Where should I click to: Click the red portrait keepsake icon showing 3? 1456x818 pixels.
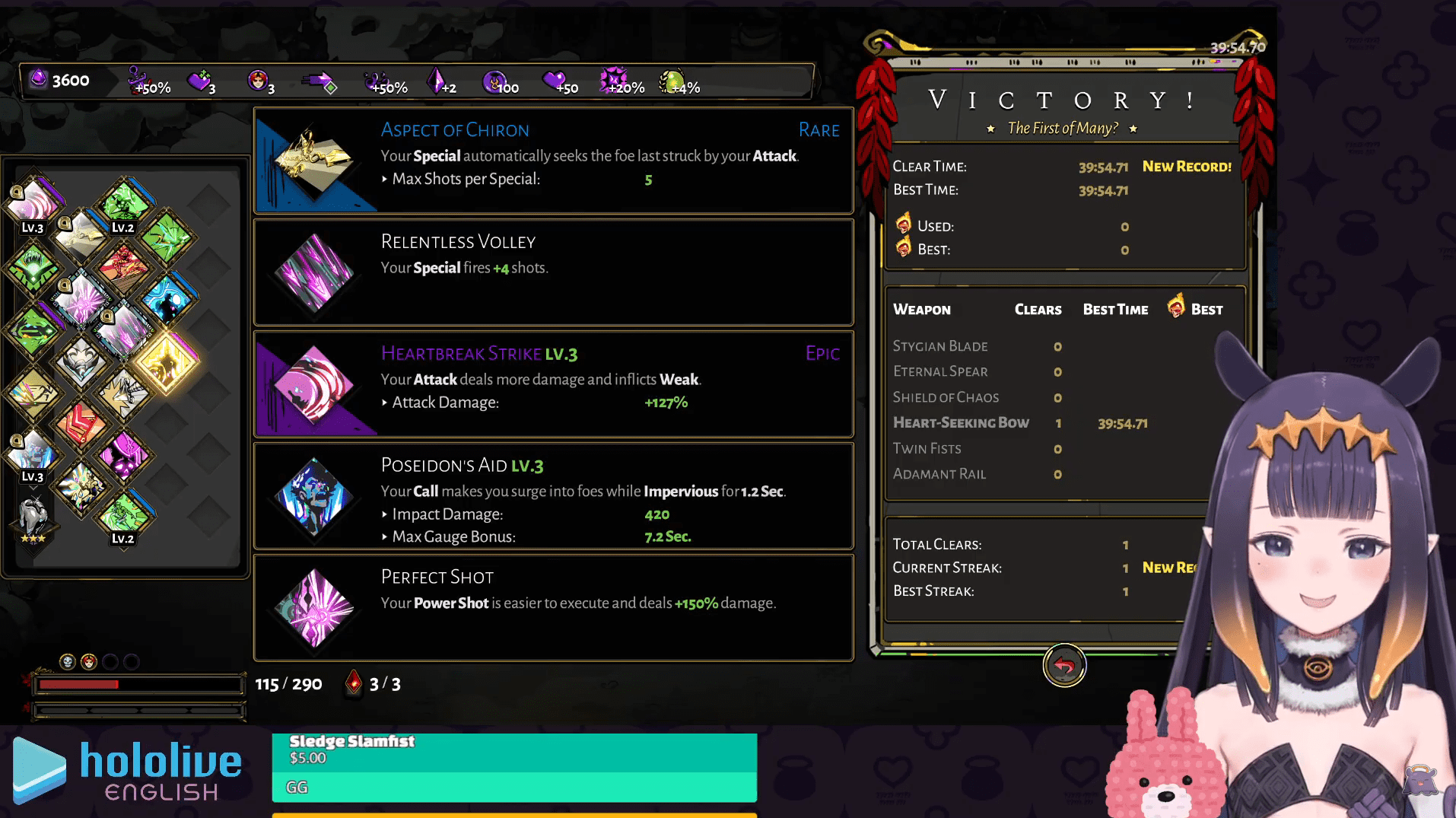point(258,79)
